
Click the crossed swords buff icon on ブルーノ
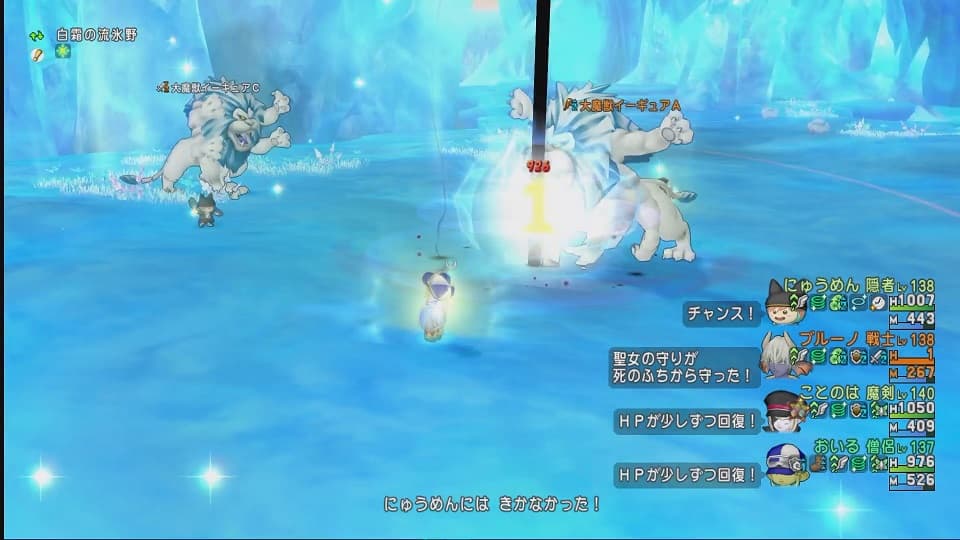pos(877,355)
